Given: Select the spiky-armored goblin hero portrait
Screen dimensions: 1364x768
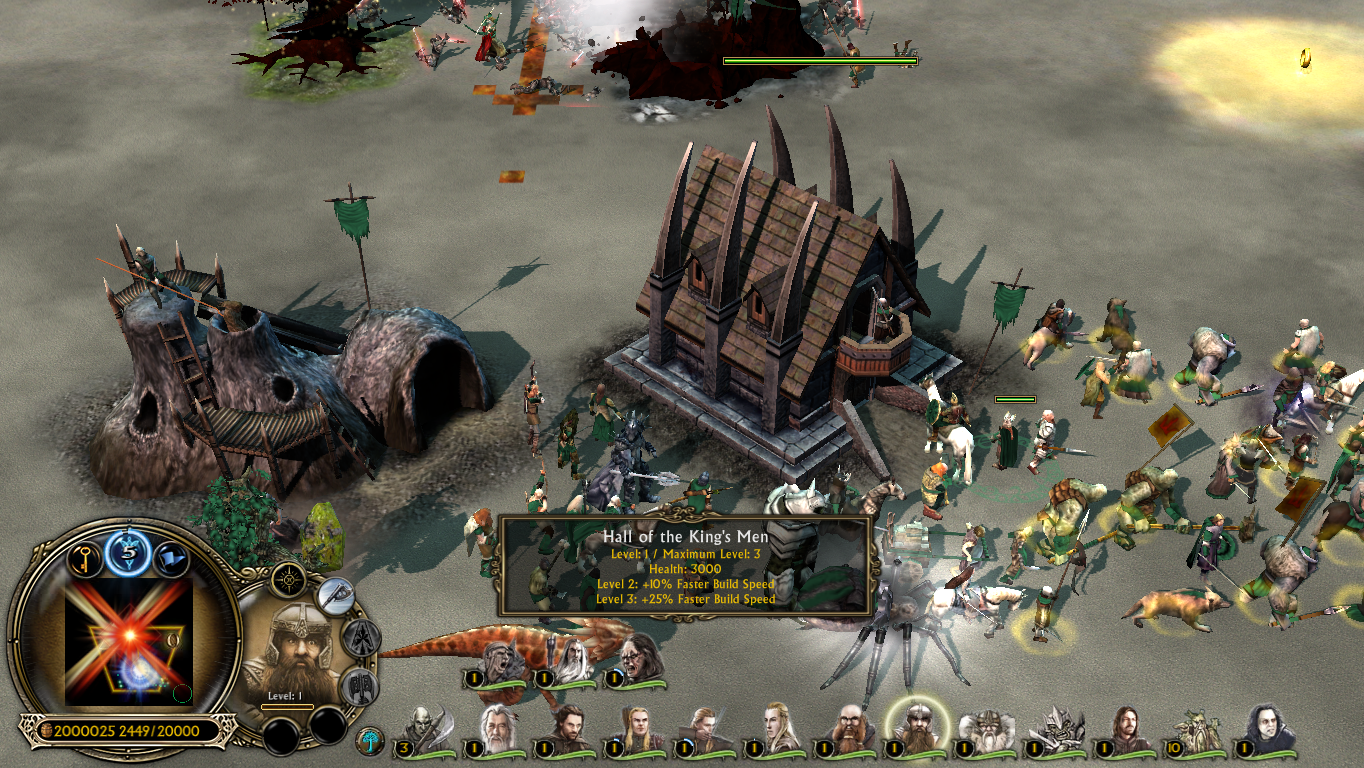Looking at the screenshot, I should (x=1057, y=731).
